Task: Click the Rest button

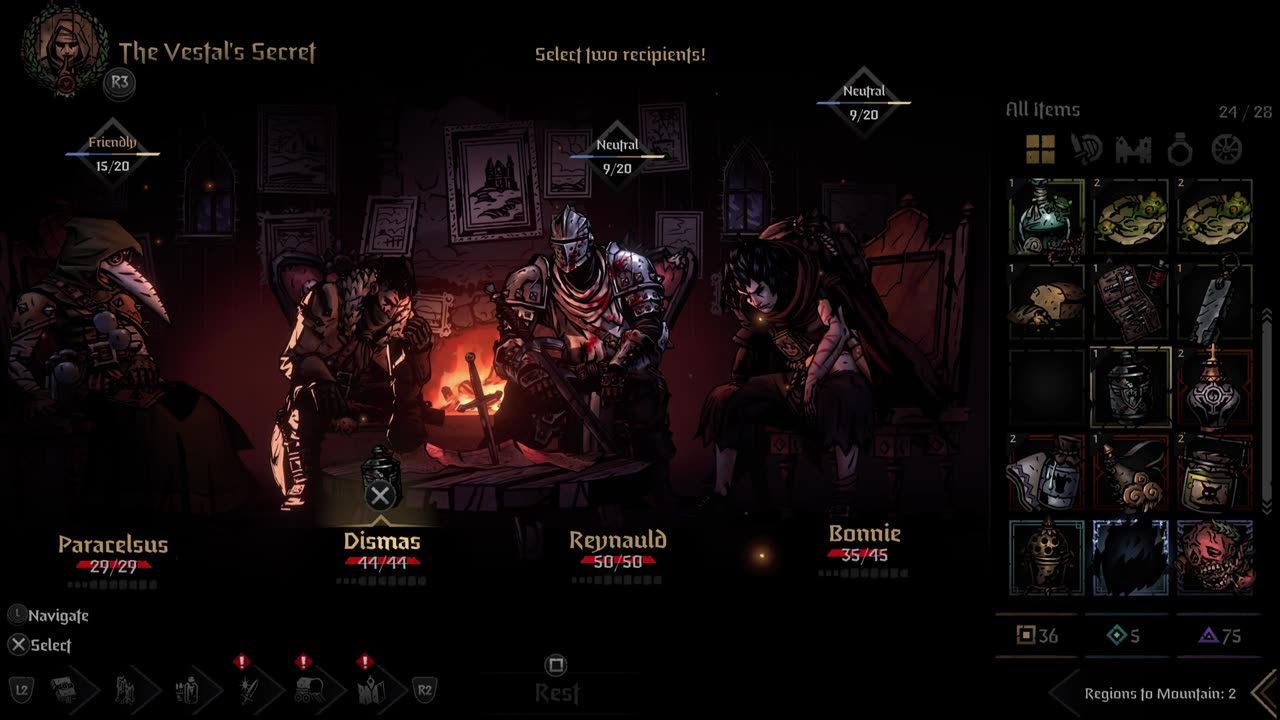Action: pyautogui.click(x=557, y=691)
